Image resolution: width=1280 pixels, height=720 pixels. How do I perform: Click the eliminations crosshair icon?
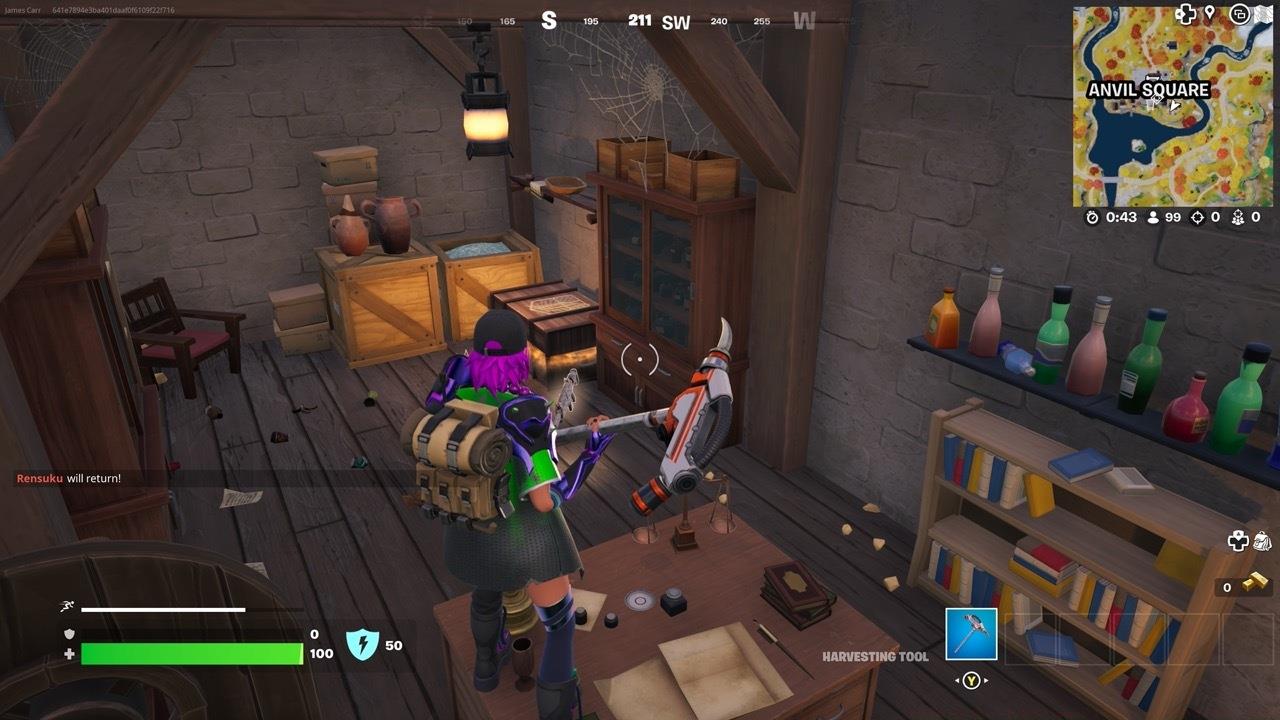(1195, 214)
